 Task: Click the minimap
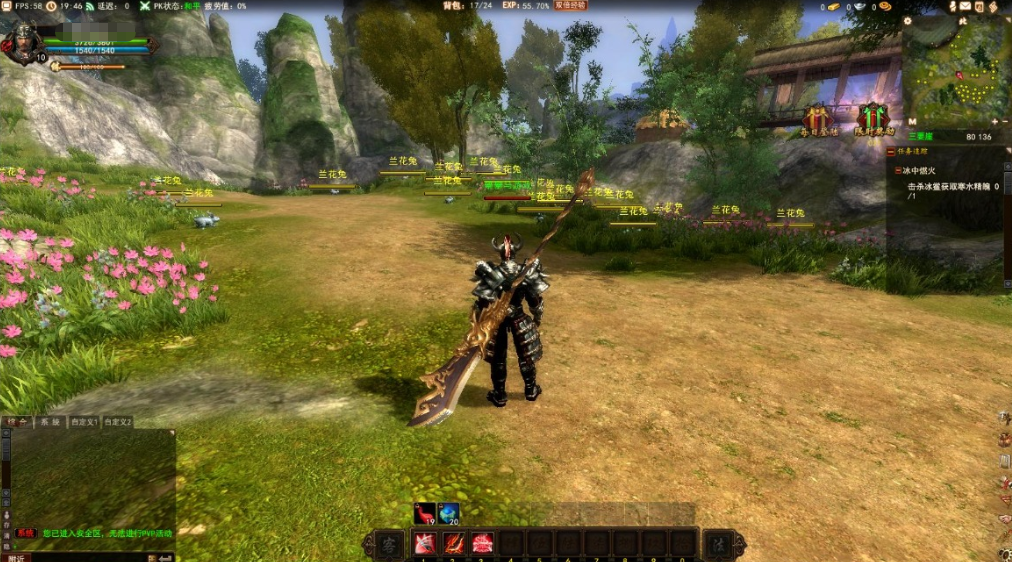tap(955, 75)
